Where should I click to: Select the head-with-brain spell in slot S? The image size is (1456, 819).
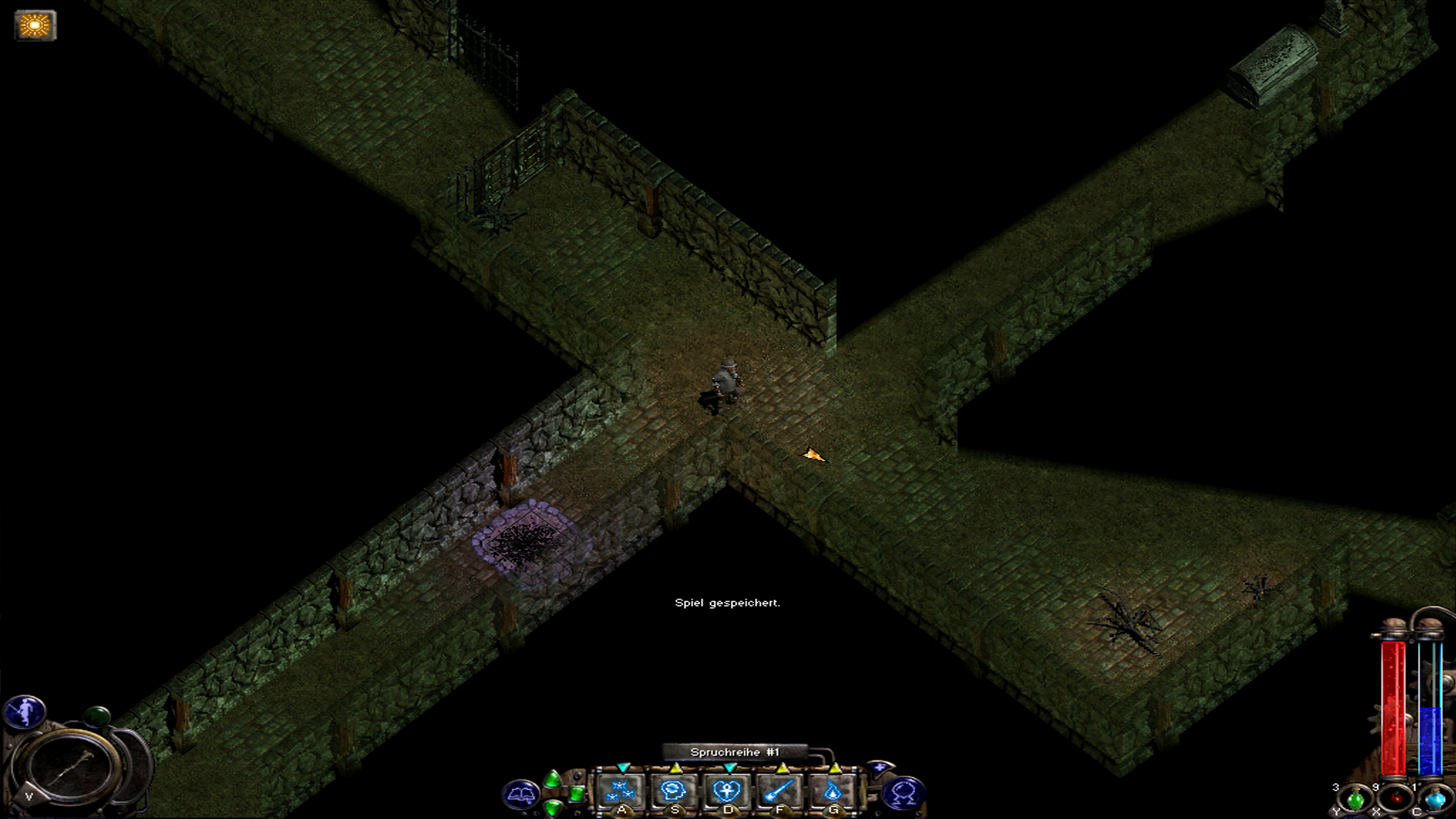click(x=674, y=792)
